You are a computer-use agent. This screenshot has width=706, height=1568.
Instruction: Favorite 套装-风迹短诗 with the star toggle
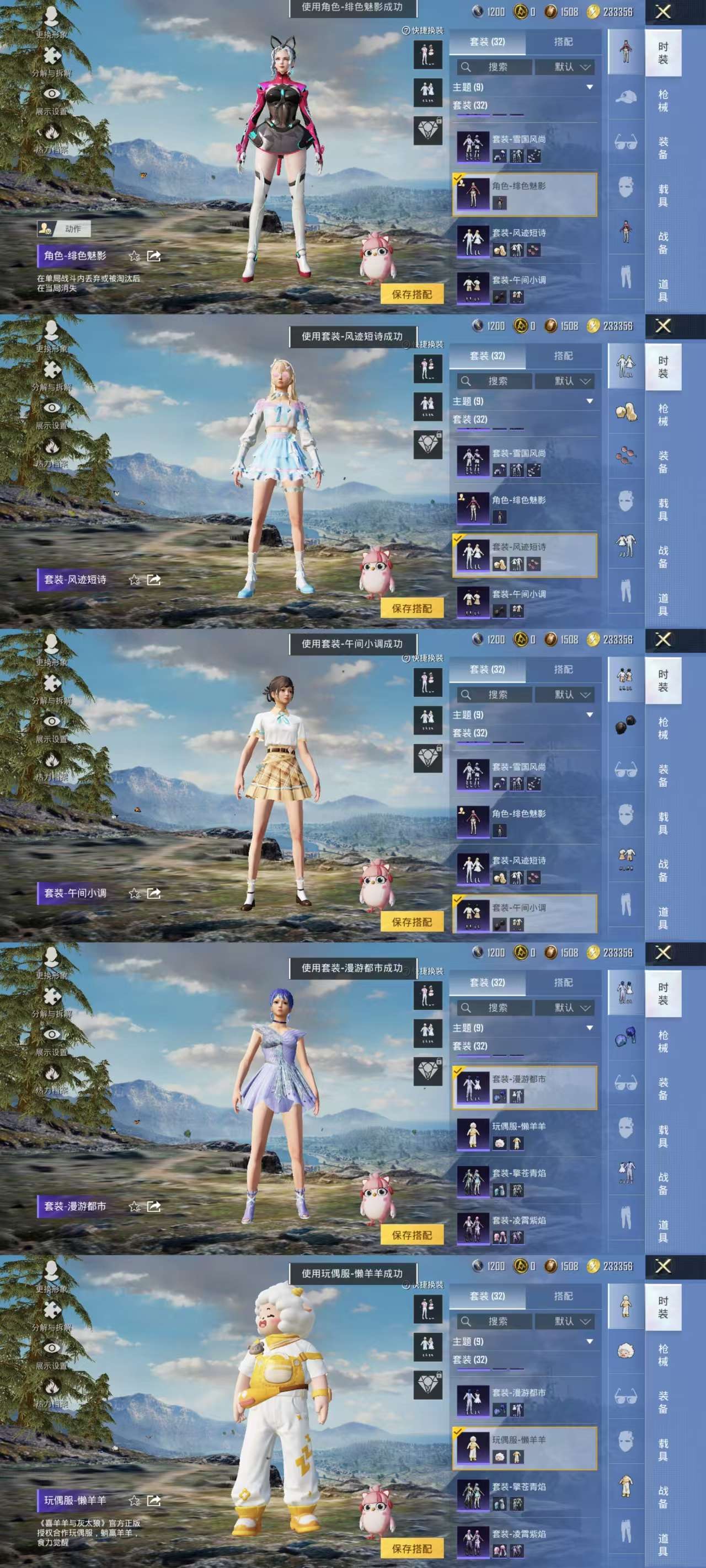(135, 579)
